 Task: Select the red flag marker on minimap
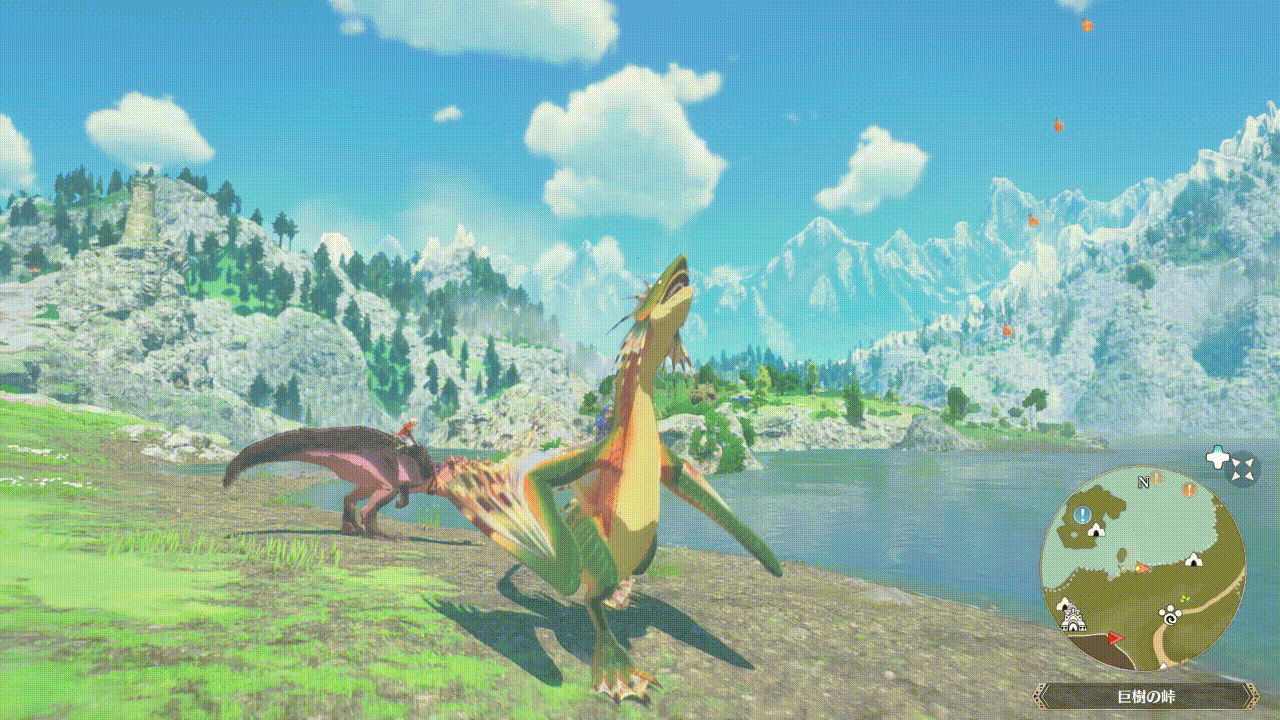[x=1114, y=637]
